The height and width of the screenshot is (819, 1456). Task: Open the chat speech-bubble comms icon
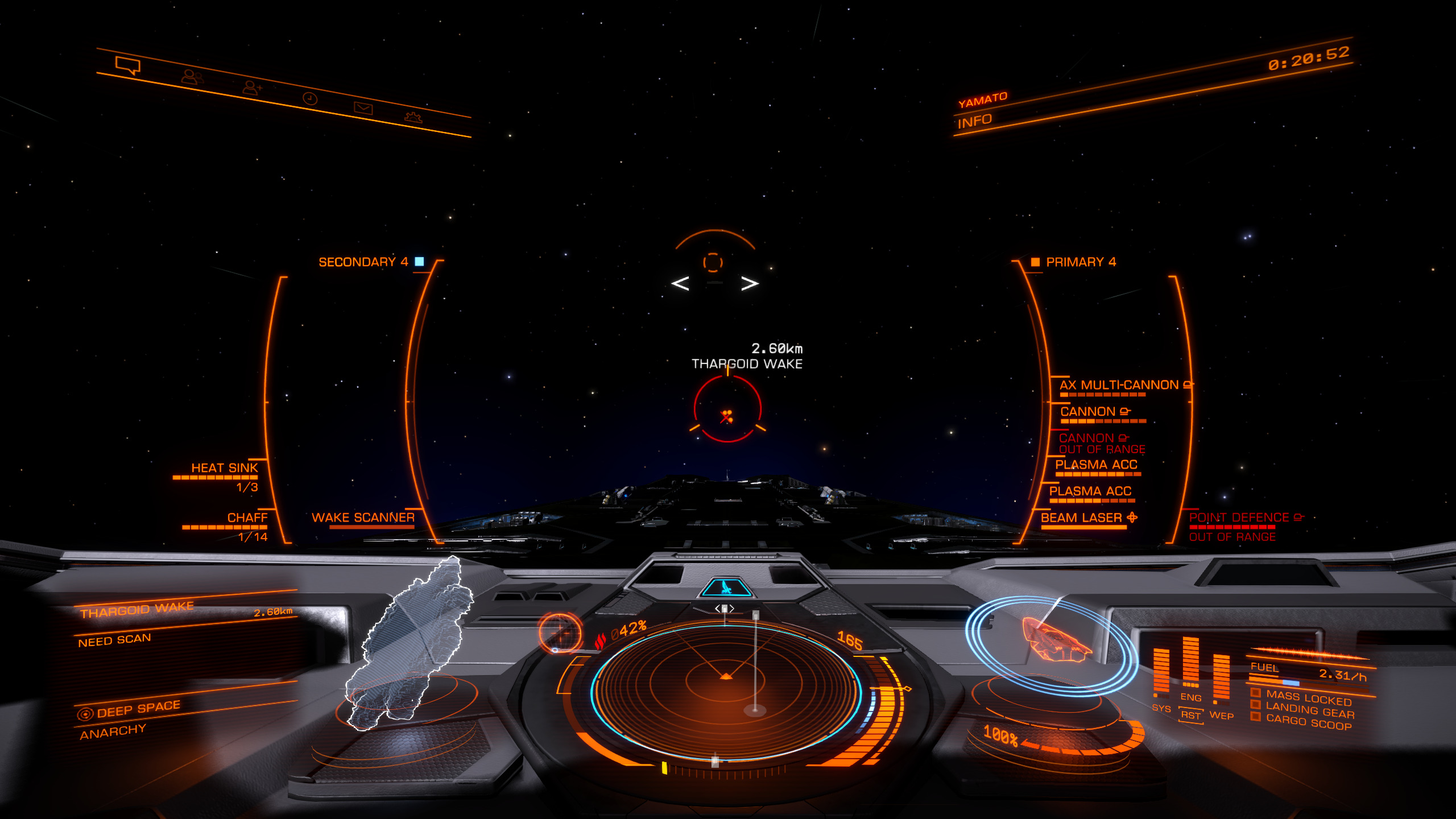point(127,65)
